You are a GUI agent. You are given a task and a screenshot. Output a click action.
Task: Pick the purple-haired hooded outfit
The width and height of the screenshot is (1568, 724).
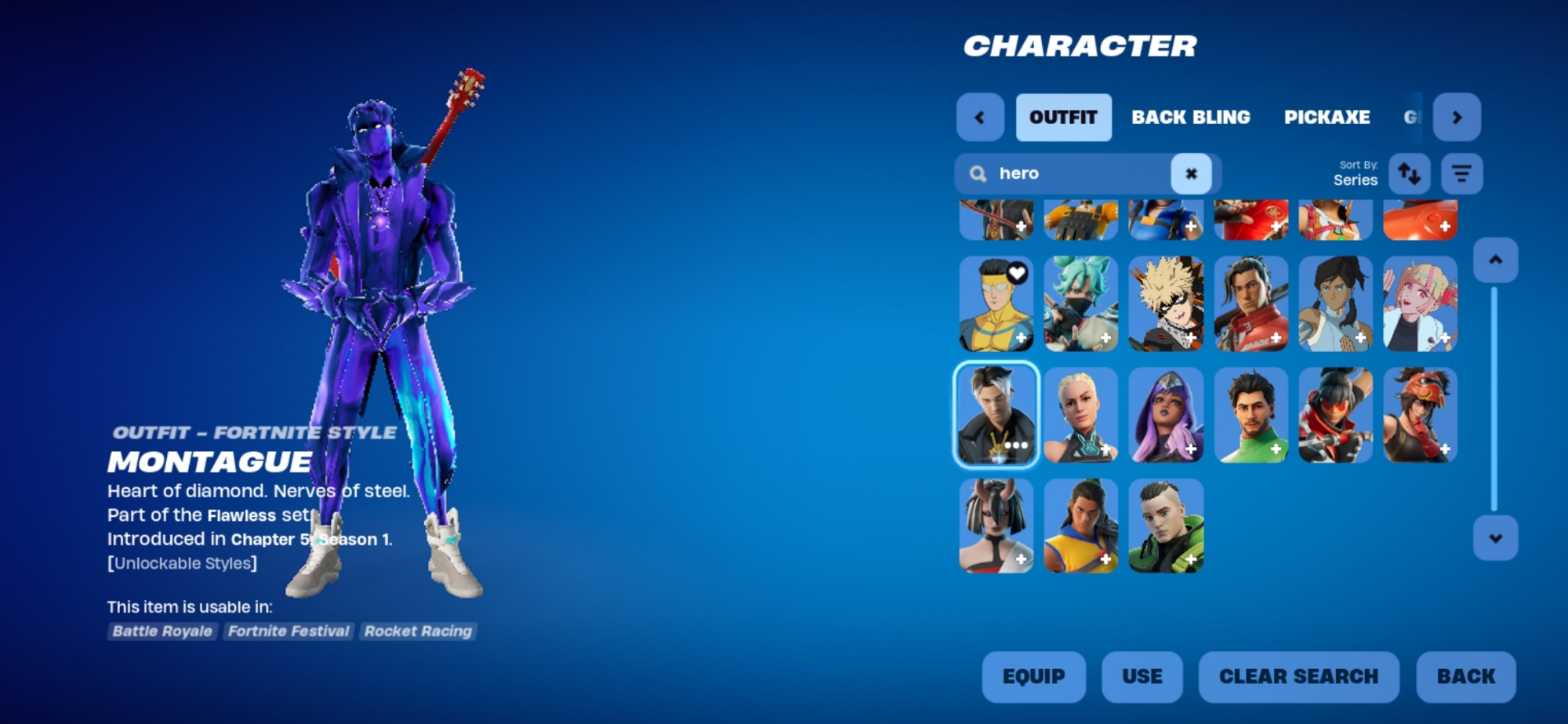point(1166,415)
